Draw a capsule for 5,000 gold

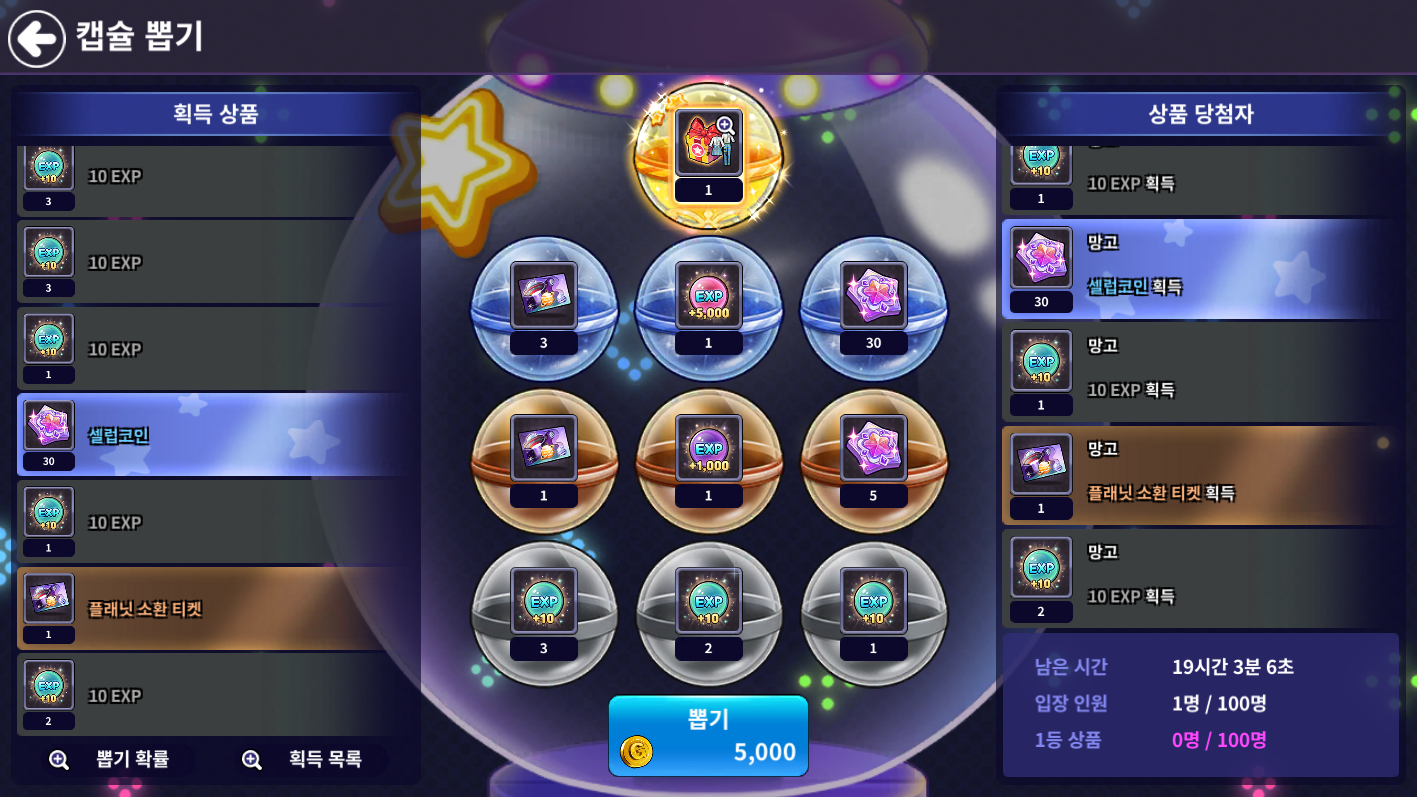coord(708,736)
